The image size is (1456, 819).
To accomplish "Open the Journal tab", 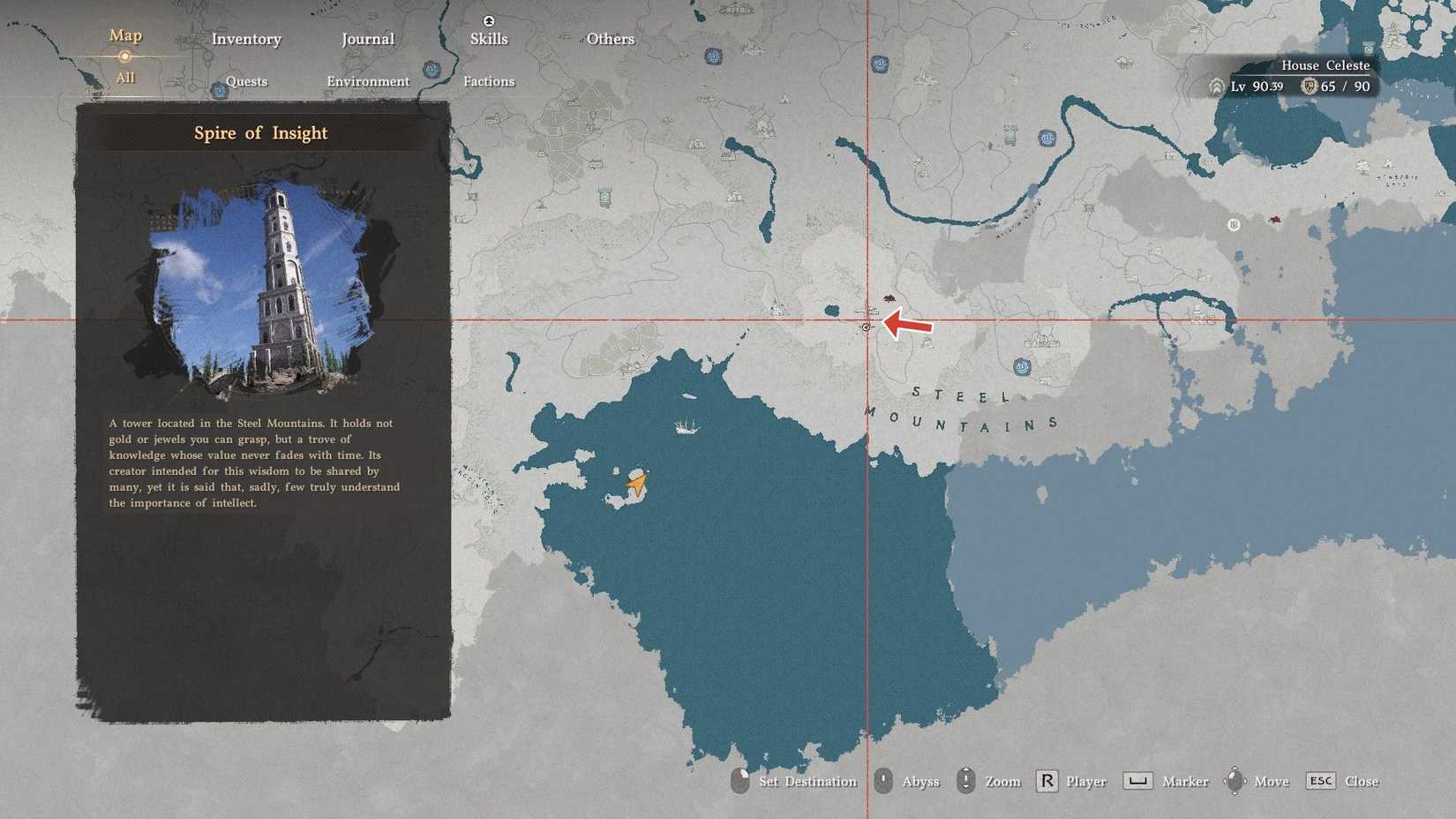I will pos(367,39).
